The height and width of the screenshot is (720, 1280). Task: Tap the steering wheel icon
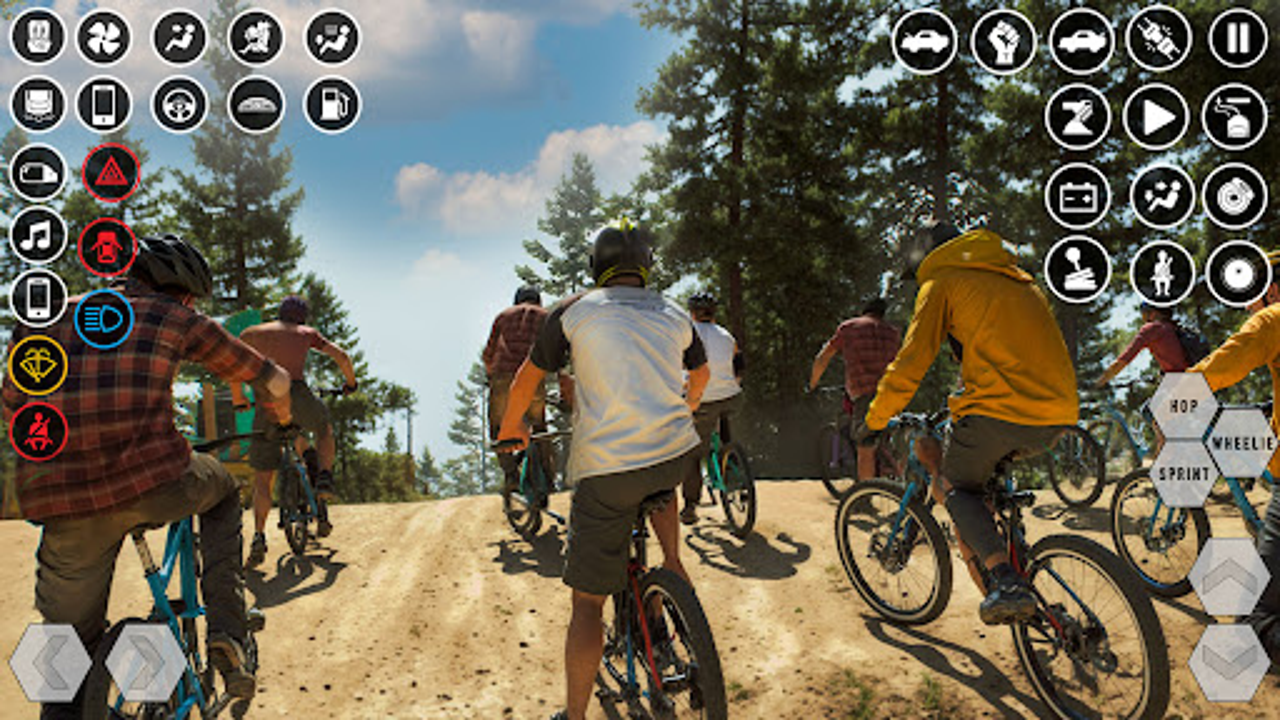pos(178,104)
